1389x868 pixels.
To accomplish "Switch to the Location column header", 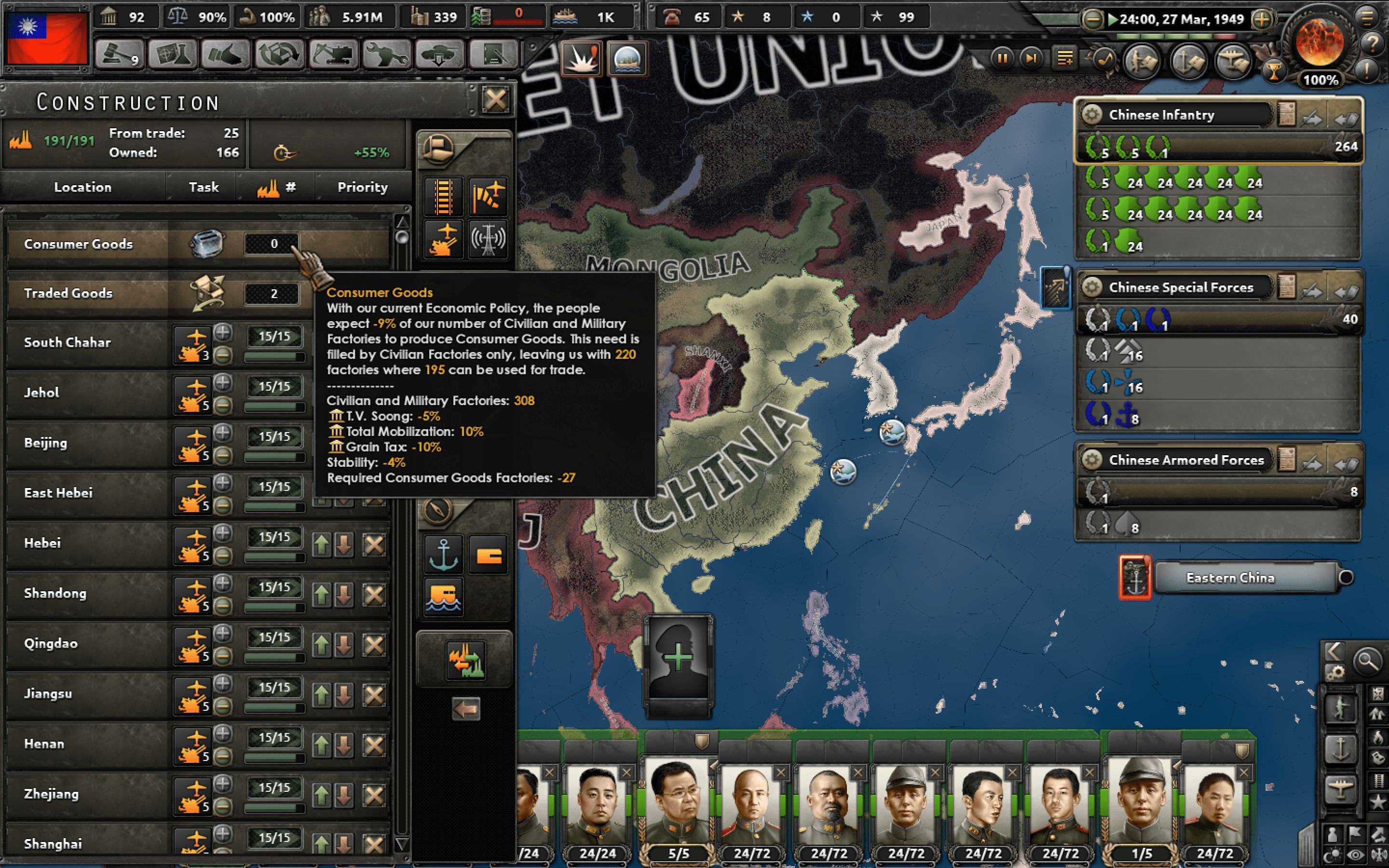I will coord(82,187).
